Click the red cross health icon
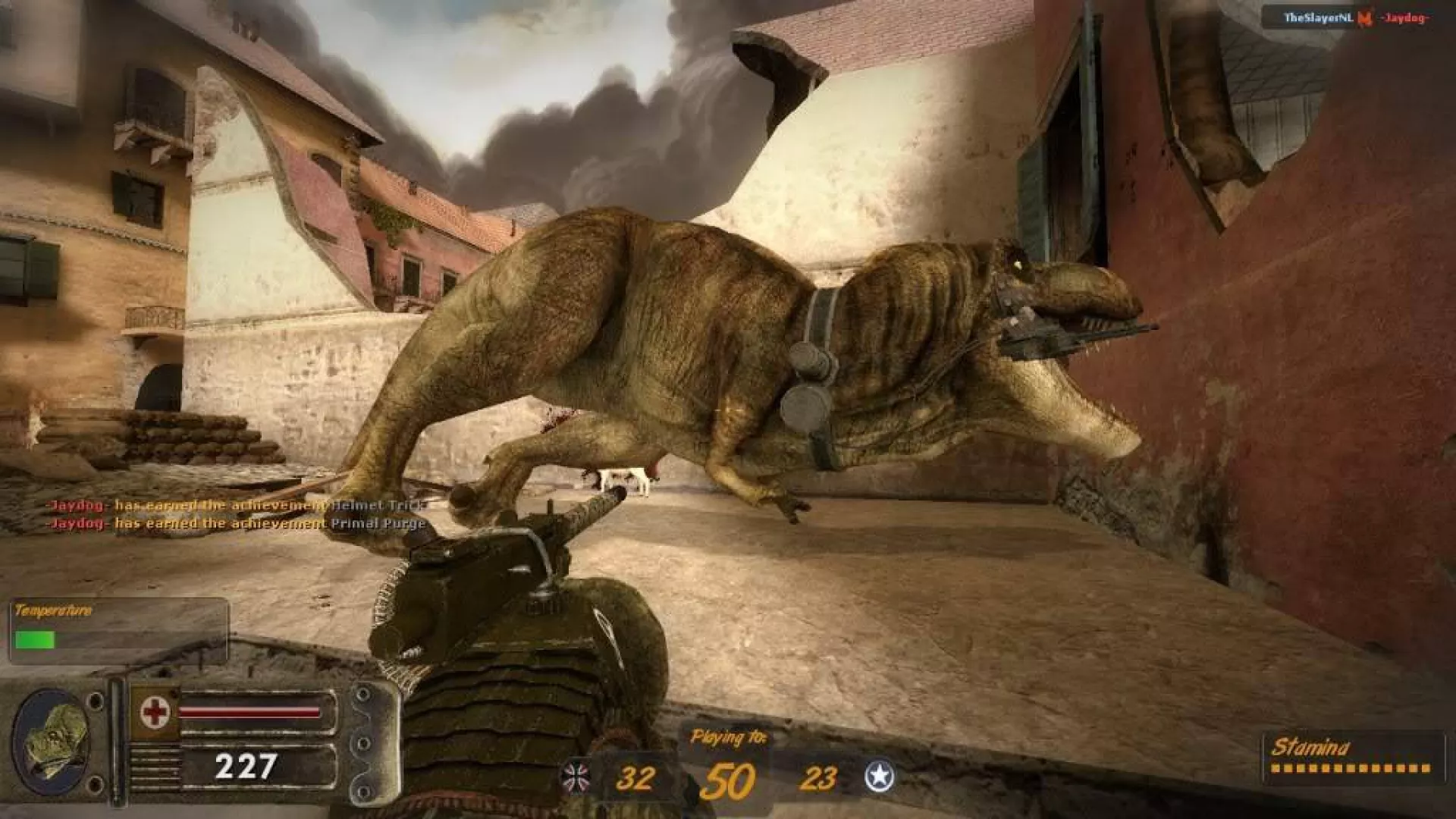Screen dimensions: 1456x819 pos(155,712)
